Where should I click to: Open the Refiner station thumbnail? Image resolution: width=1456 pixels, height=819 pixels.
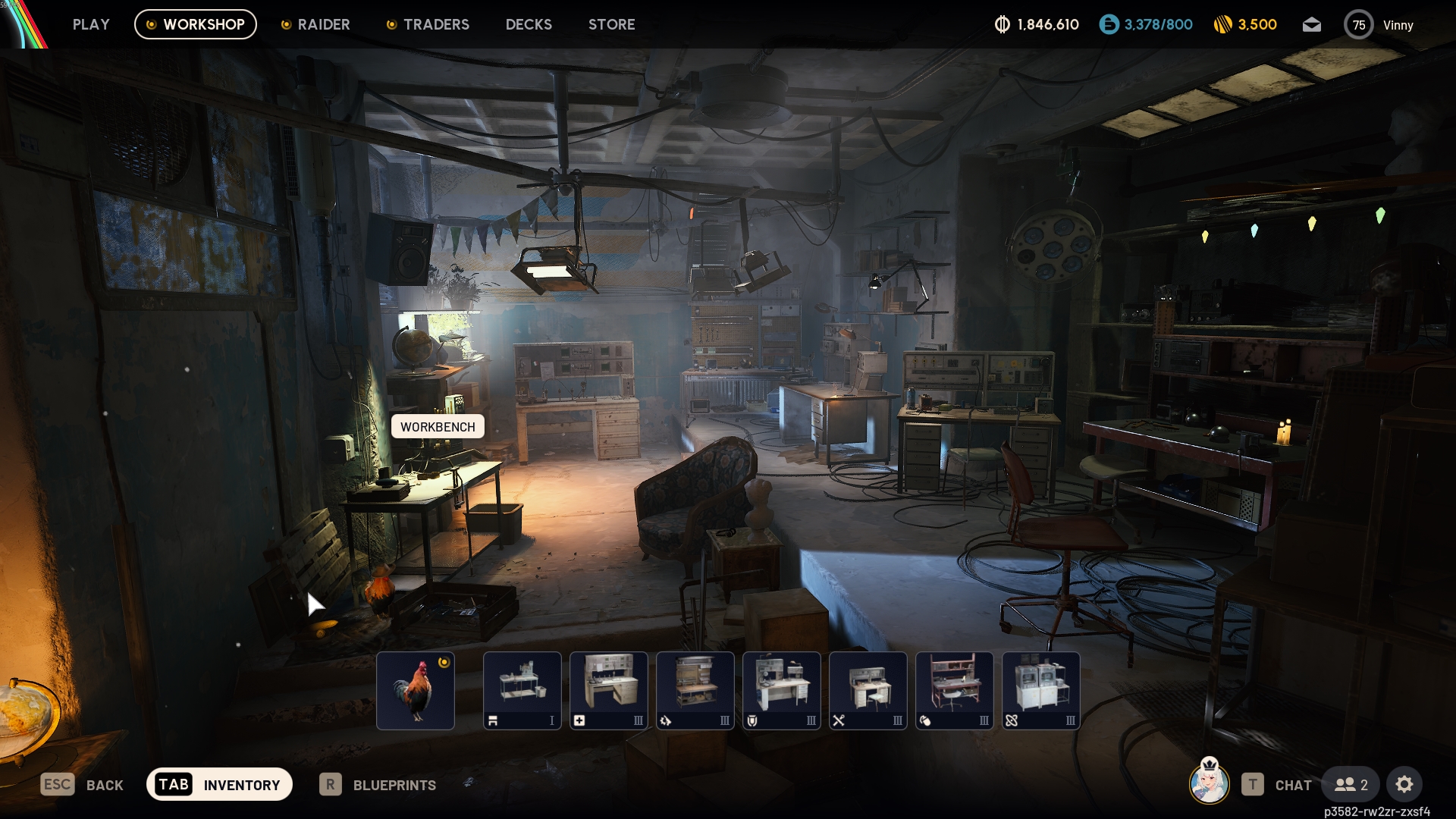[1041, 690]
